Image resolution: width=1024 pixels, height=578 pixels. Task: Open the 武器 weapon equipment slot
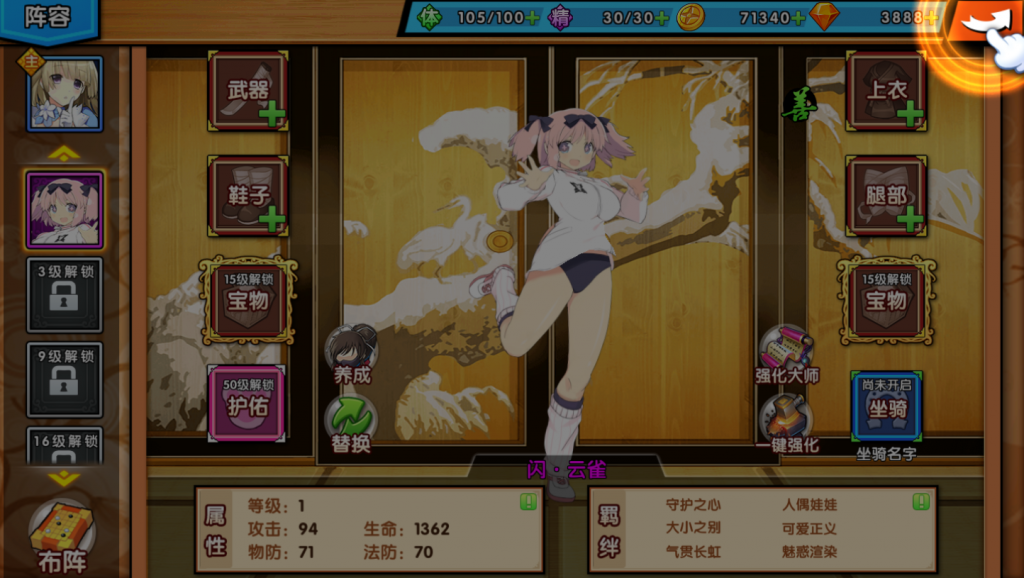coord(248,91)
